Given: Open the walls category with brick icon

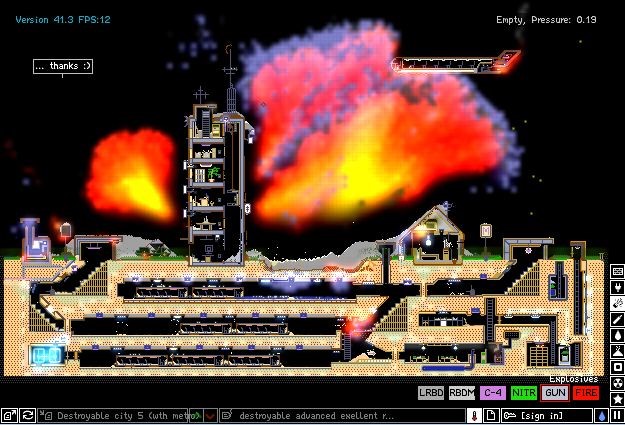Looking at the screenshot, I should (617, 272).
